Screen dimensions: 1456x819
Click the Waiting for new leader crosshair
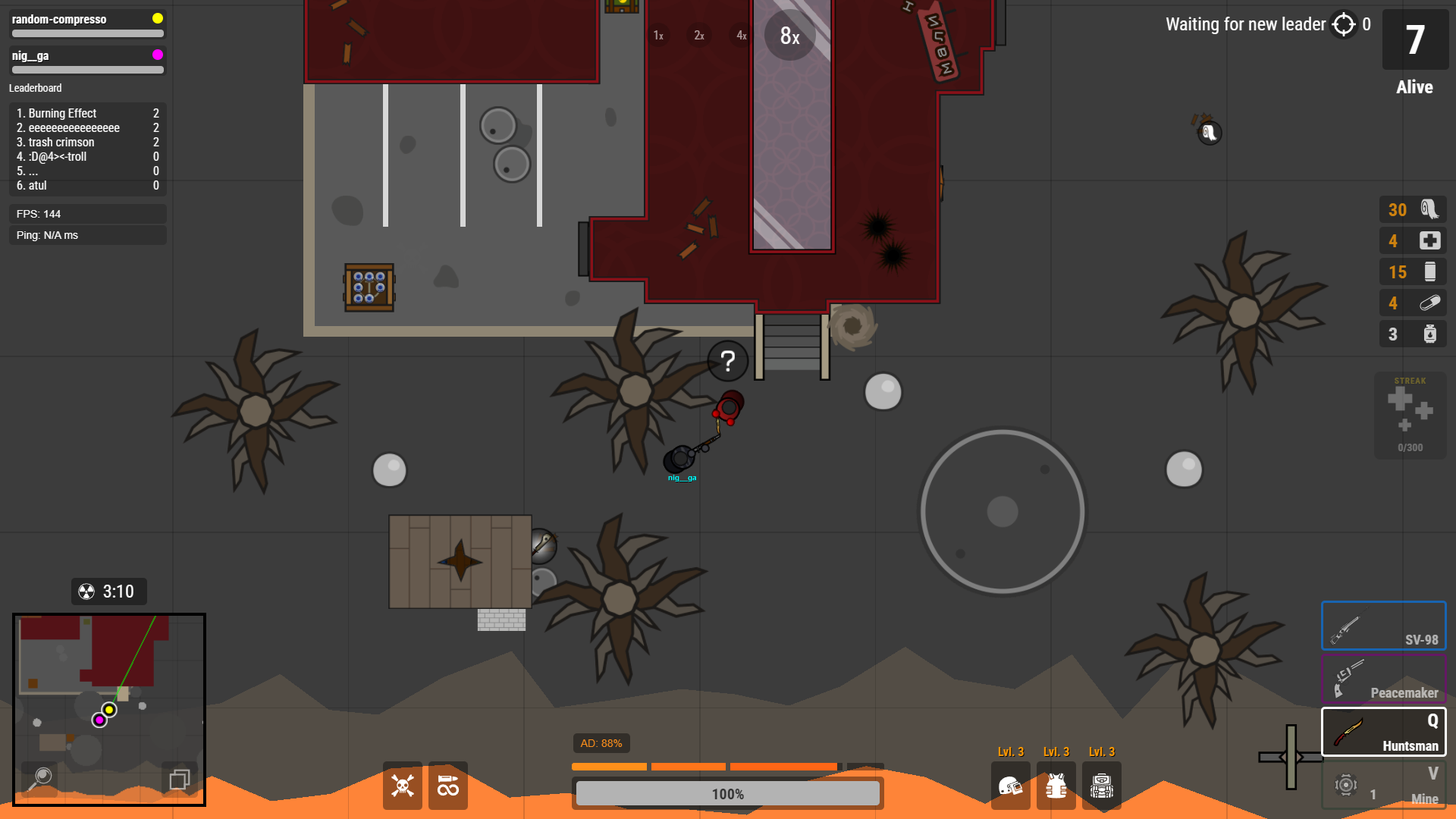1344,24
